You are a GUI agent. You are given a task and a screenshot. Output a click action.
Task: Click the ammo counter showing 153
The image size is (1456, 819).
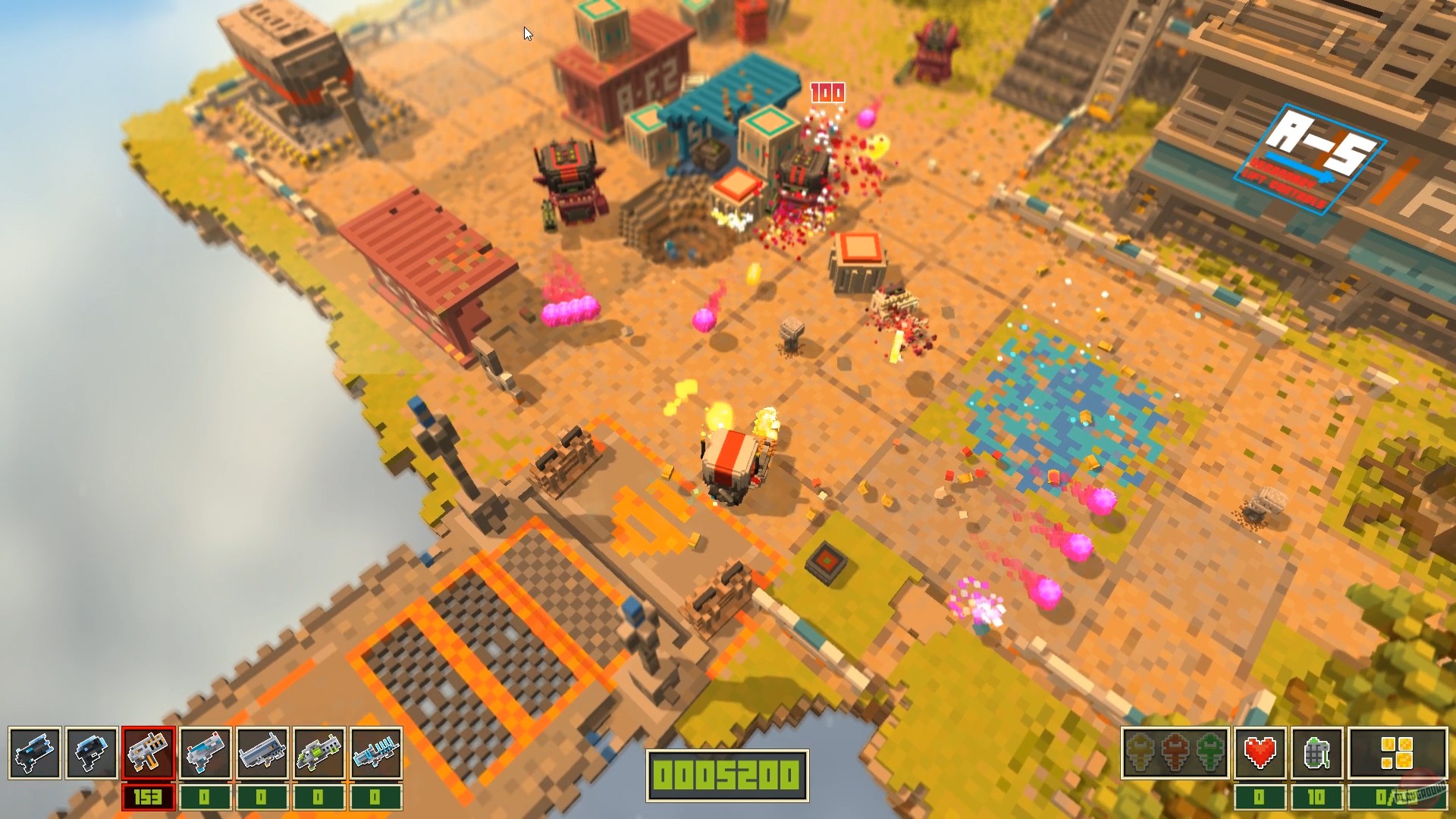point(148,795)
